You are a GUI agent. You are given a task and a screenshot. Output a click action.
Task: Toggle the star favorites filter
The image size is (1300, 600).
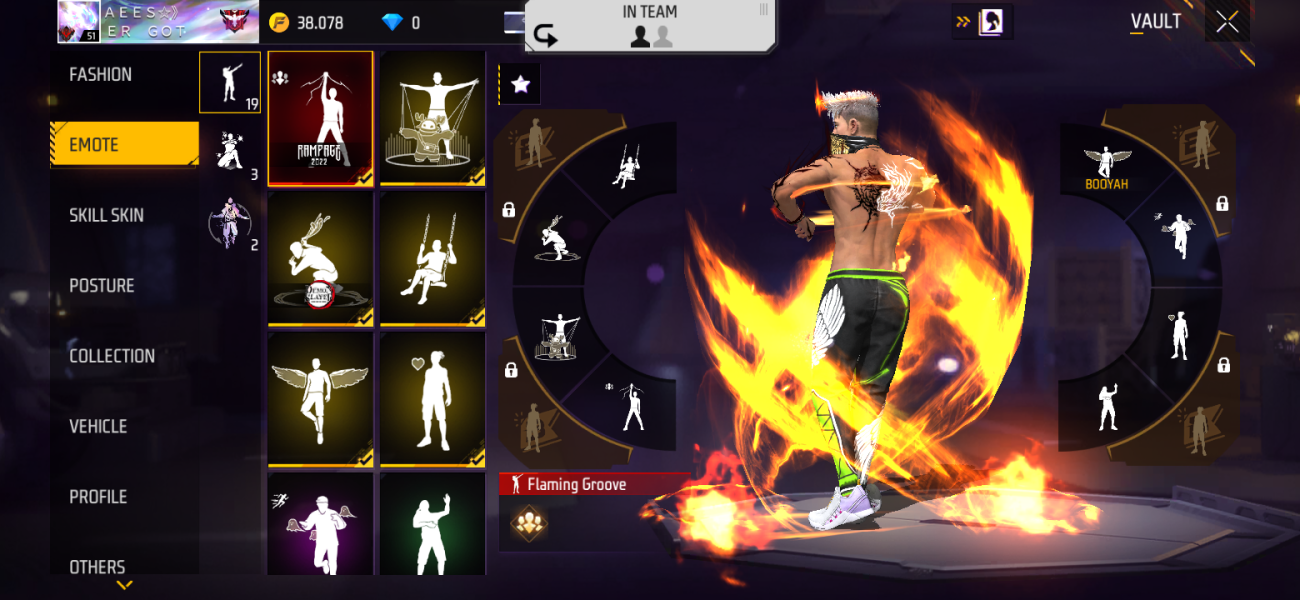pos(520,85)
